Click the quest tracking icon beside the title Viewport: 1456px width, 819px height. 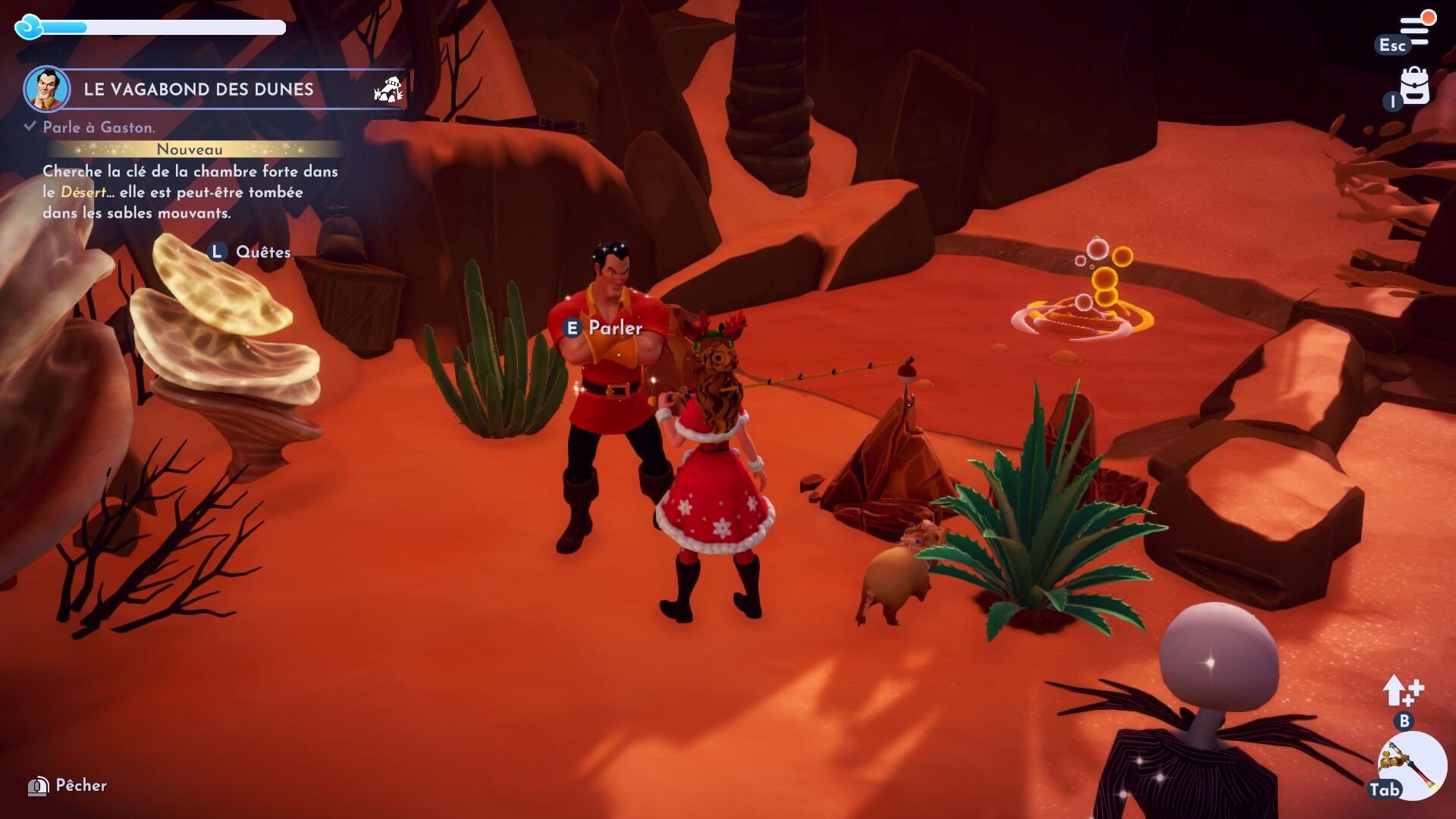(388, 89)
